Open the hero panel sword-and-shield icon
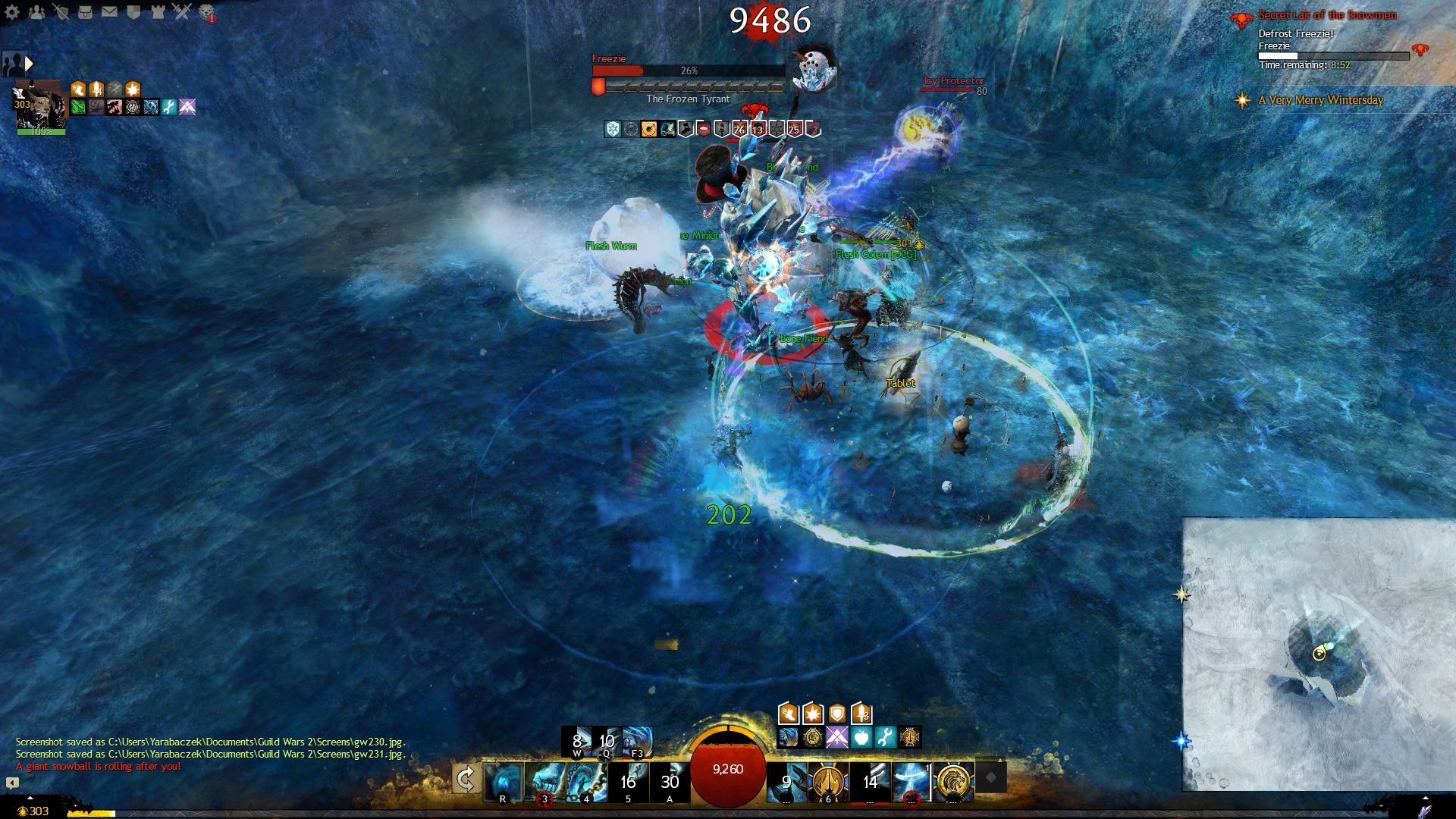The height and width of the screenshot is (819, 1456). (x=61, y=11)
